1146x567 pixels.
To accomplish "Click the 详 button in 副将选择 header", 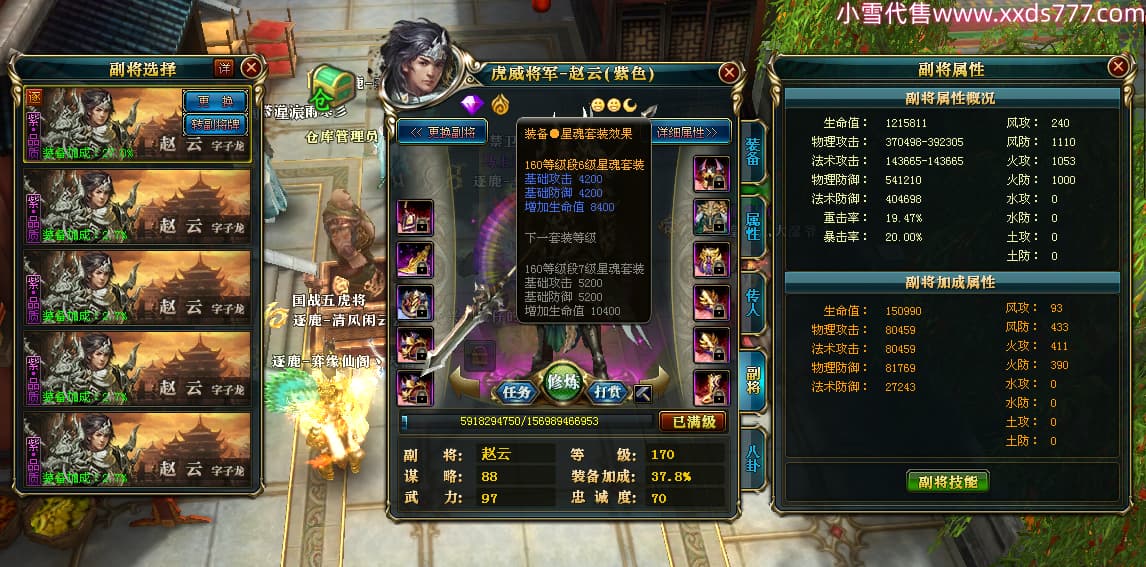I will pos(225,68).
